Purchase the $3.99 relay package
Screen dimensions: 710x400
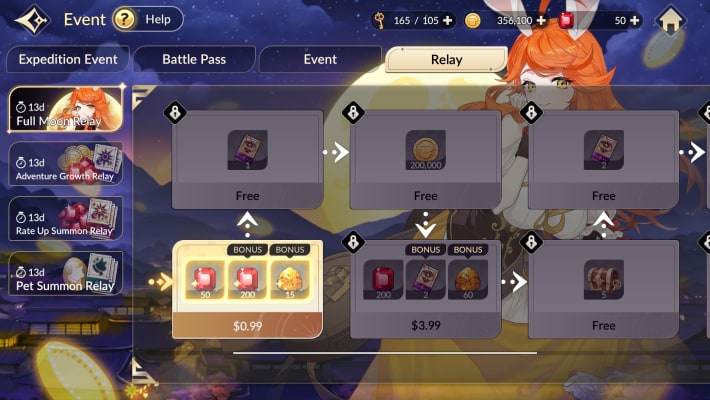pyautogui.click(x=425, y=325)
